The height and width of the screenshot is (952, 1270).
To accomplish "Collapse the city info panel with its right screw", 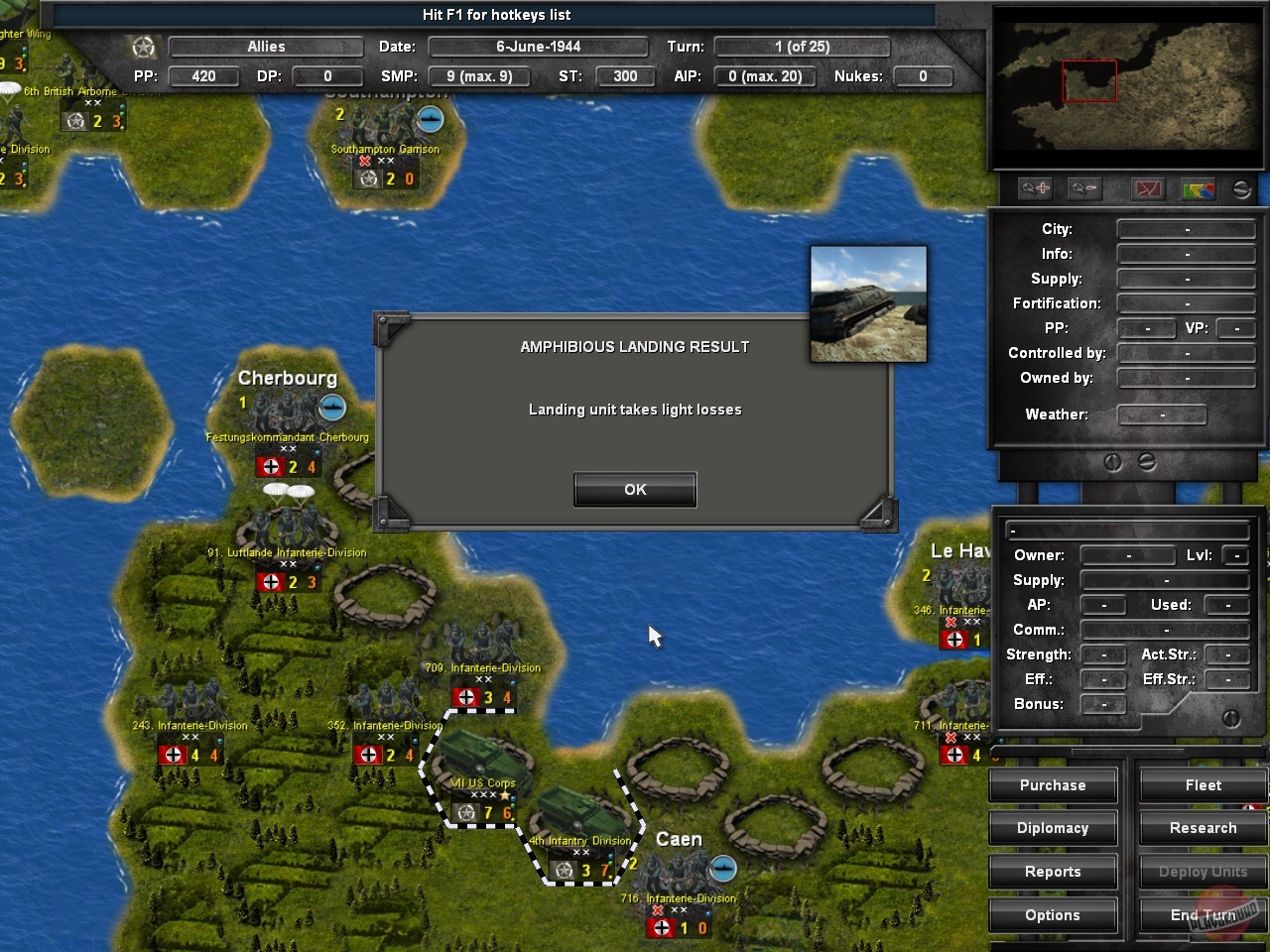I will click(1148, 461).
